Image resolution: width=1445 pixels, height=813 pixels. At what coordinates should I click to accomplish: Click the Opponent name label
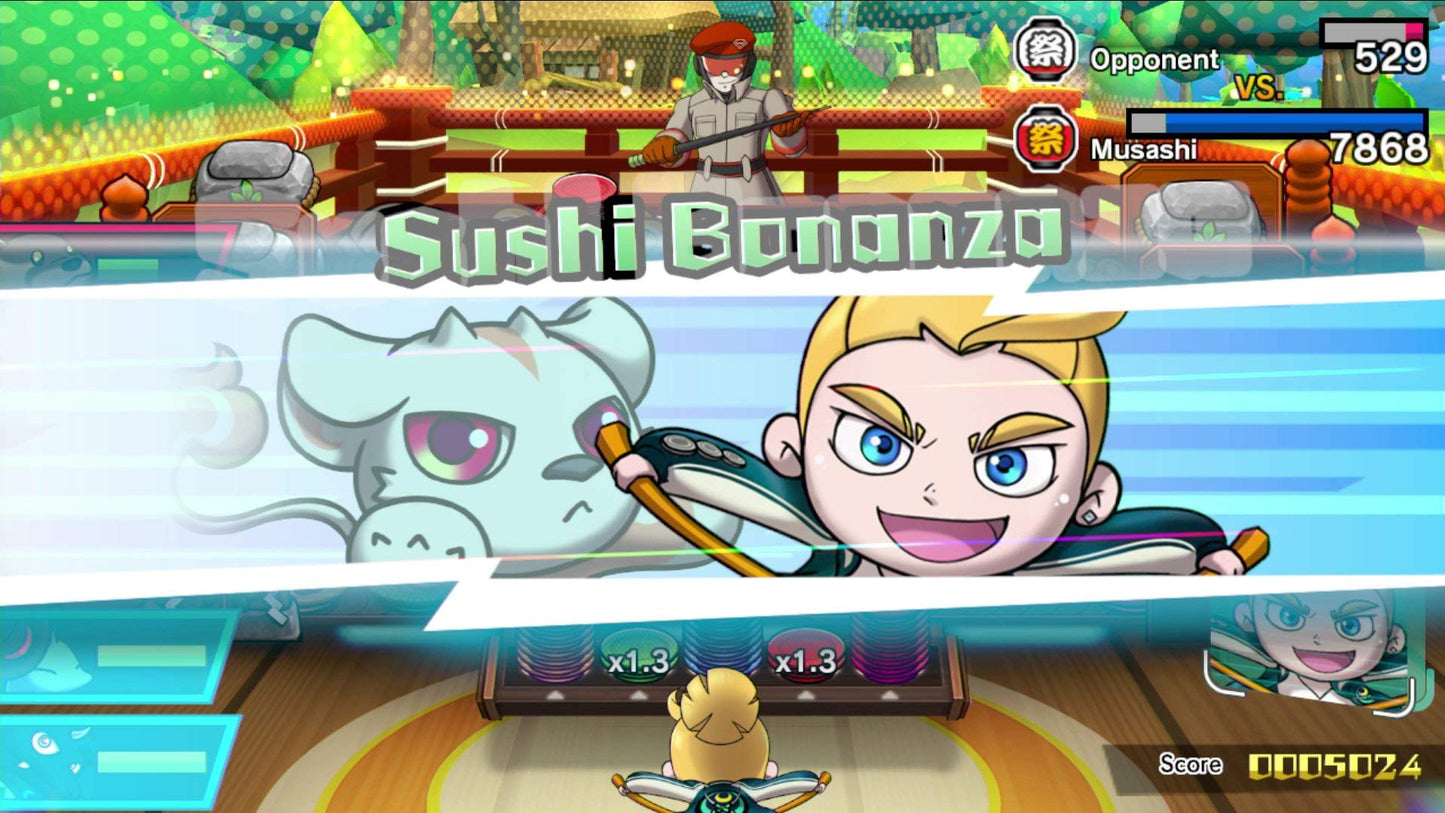[1155, 61]
